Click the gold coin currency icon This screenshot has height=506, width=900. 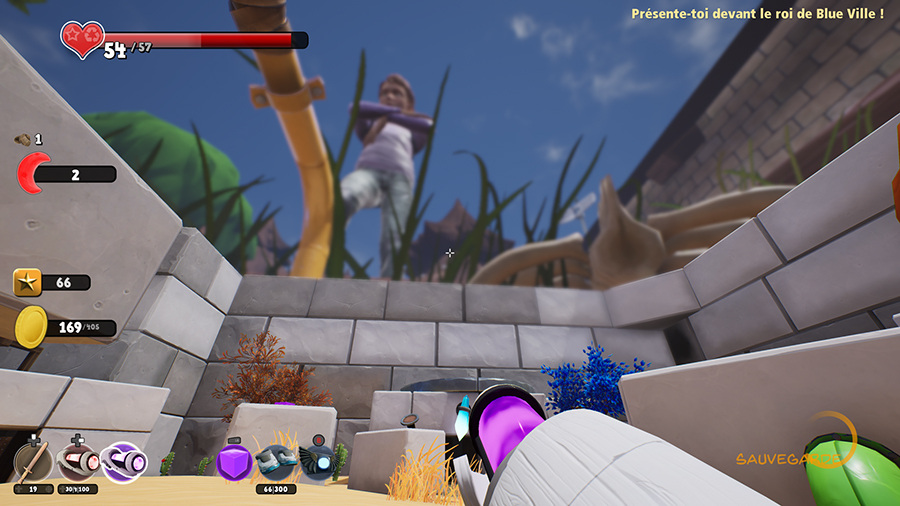point(32,327)
